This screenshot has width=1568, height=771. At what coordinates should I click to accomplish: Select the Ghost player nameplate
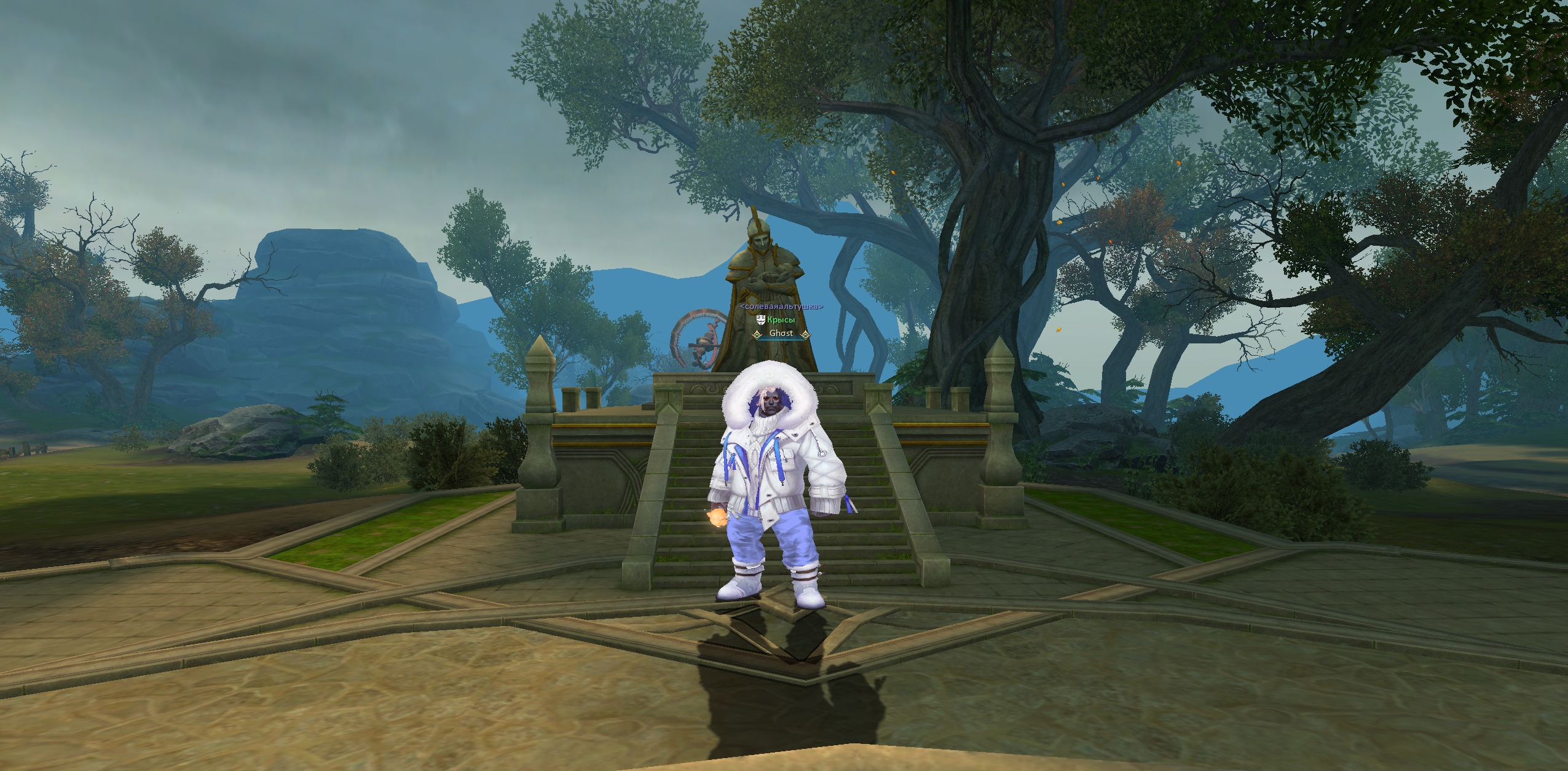click(781, 334)
